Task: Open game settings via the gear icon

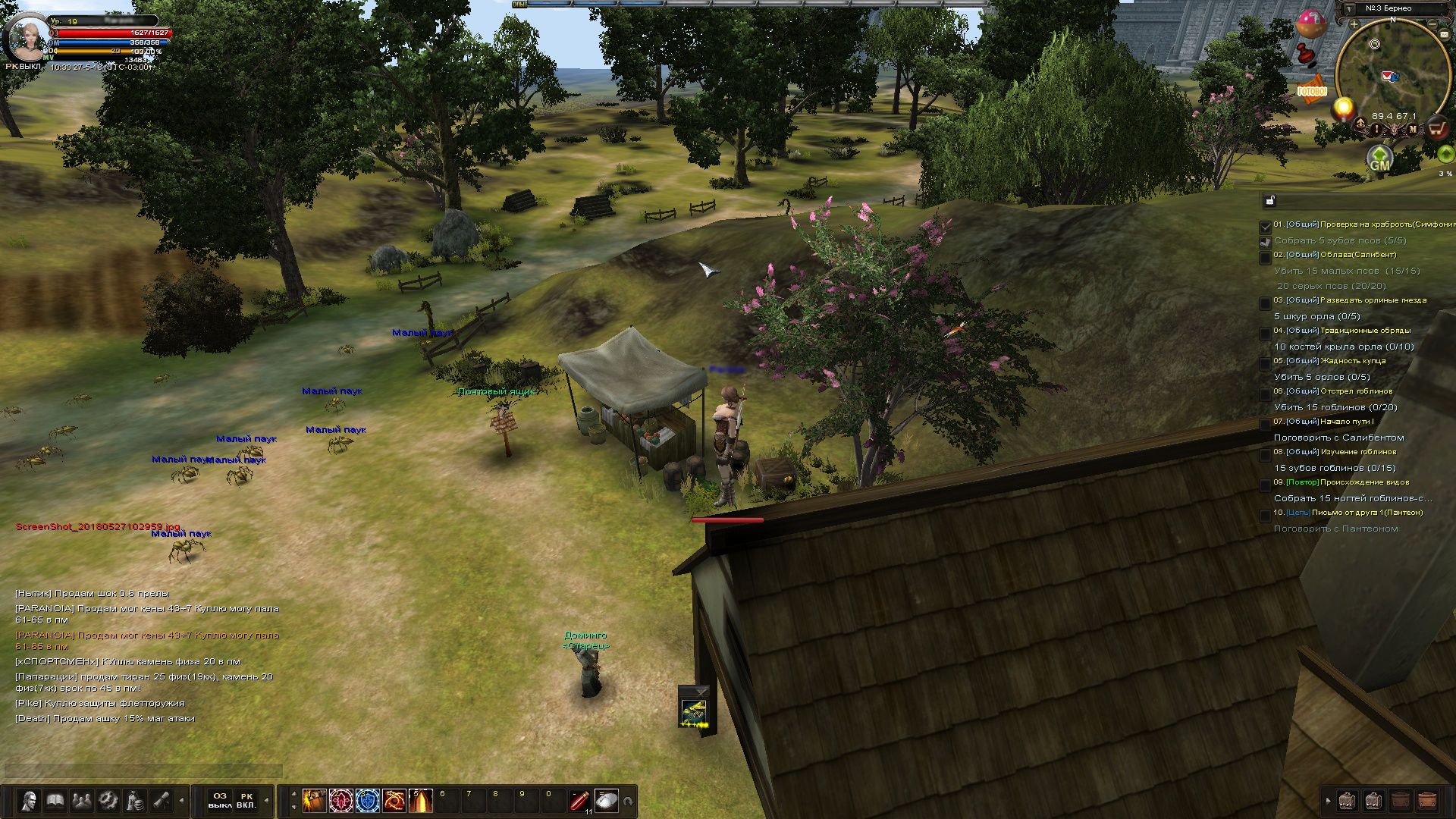Action: point(108,799)
